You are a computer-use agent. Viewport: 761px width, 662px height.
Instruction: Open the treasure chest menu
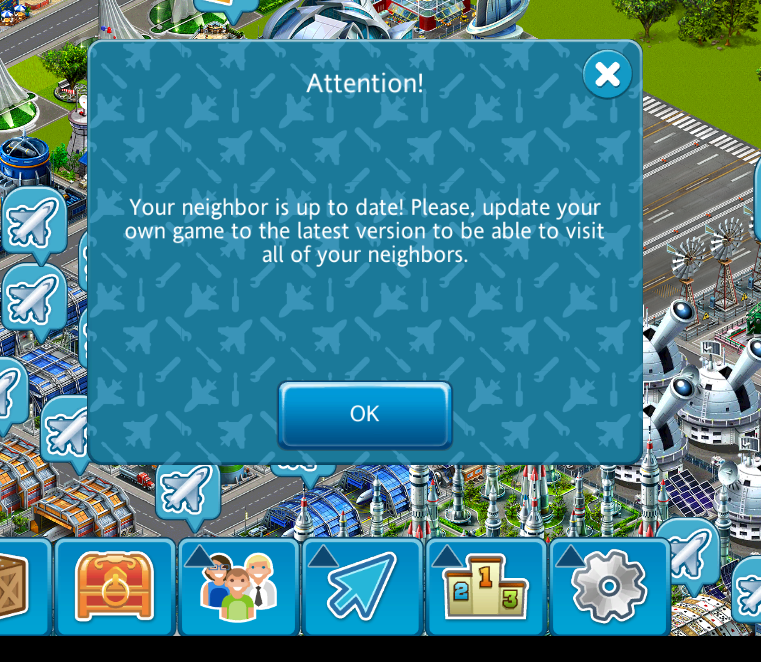coord(115,586)
